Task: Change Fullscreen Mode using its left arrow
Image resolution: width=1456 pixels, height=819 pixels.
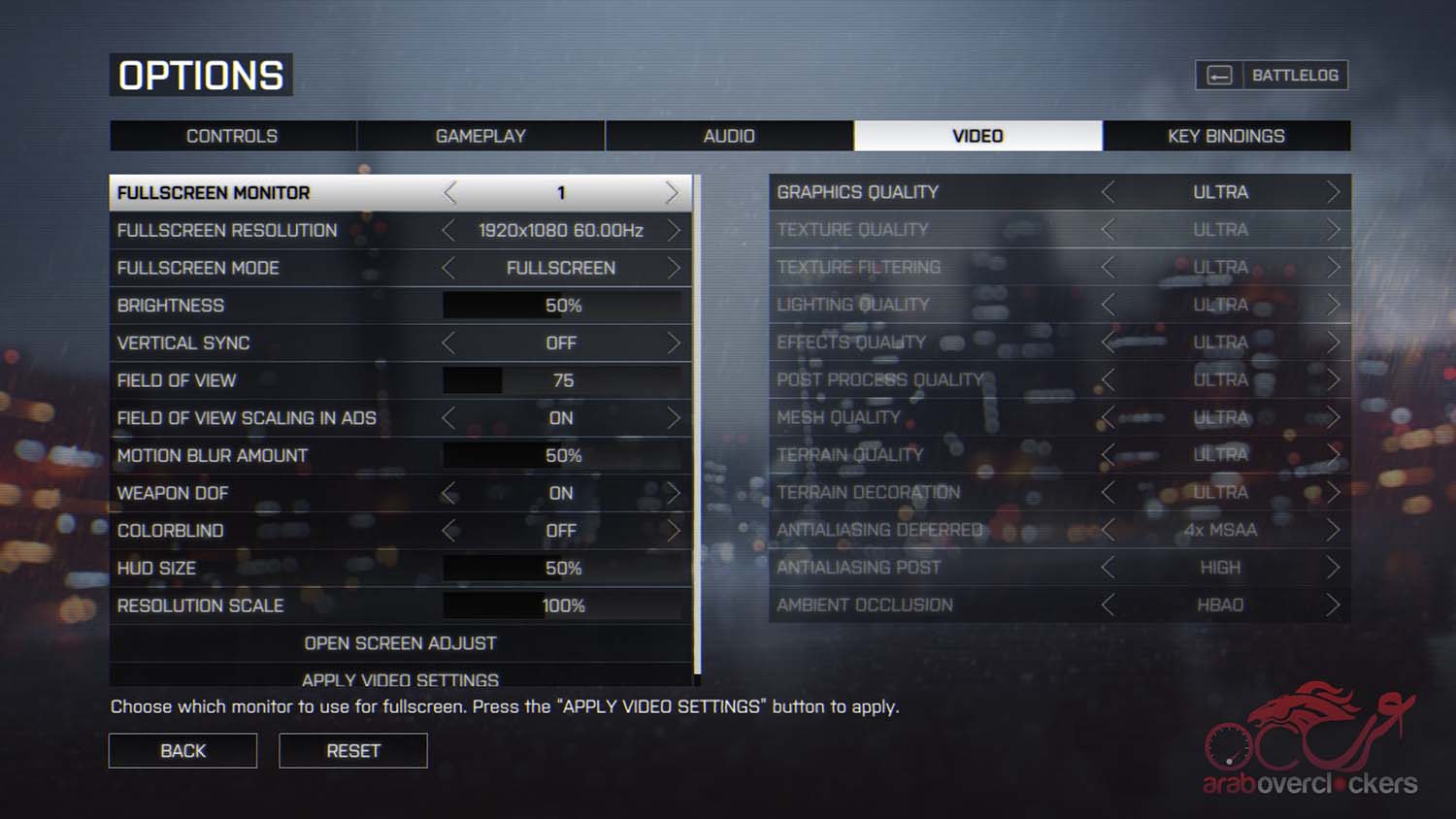Action: (x=448, y=268)
